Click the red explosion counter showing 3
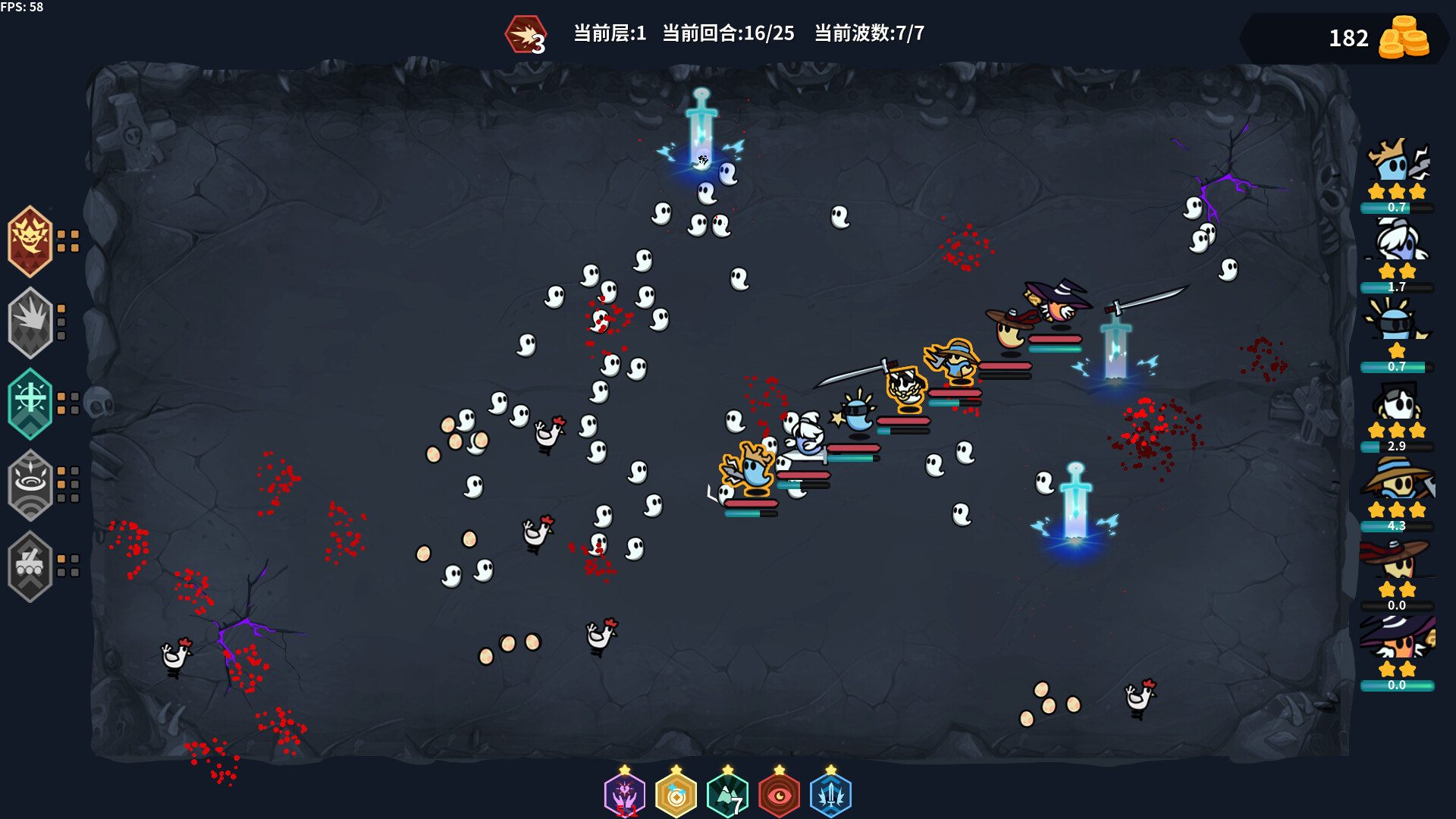The height and width of the screenshot is (819, 1456). click(x=525, y=34)
